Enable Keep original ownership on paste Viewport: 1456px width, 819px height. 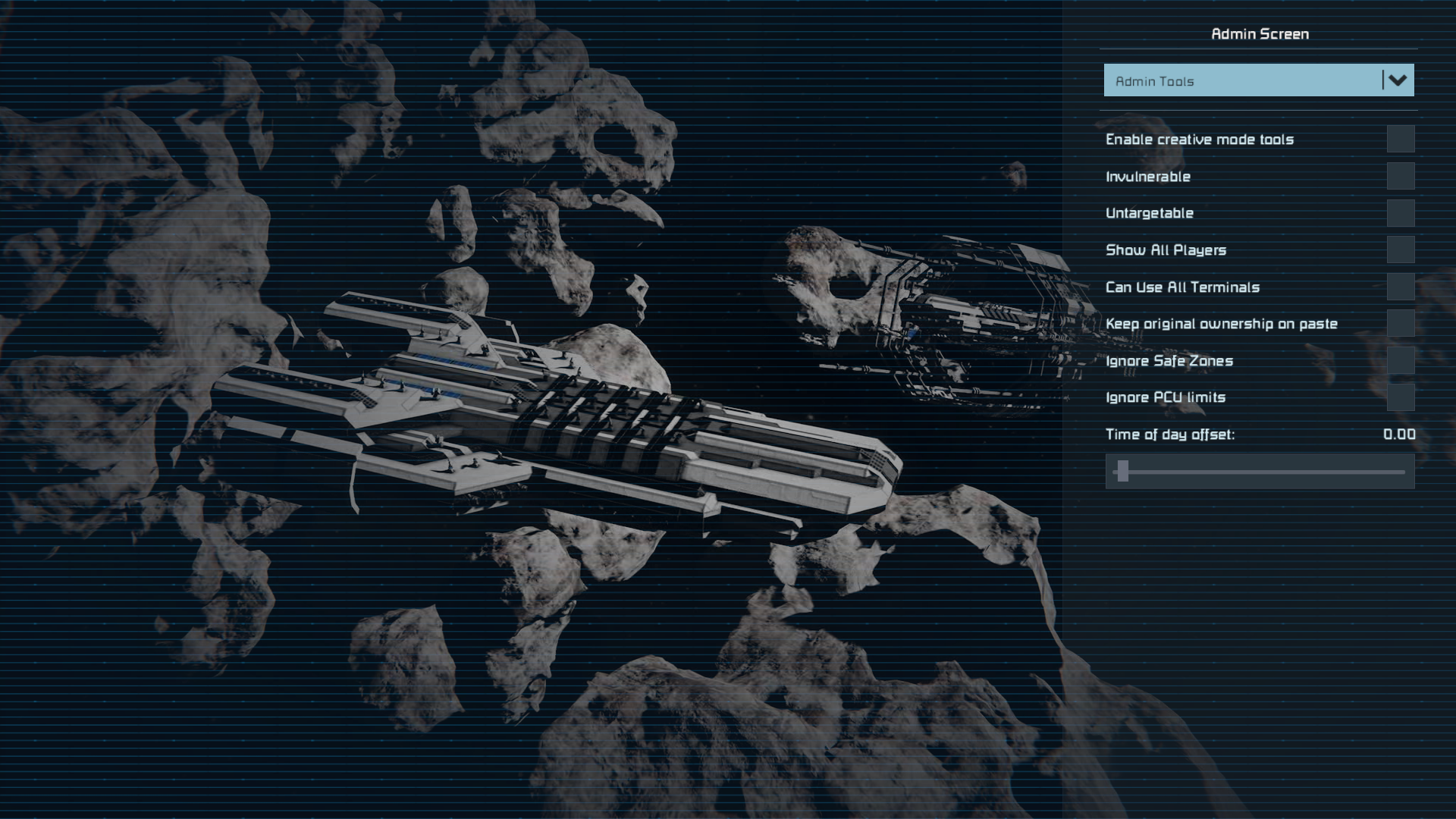1400,324
